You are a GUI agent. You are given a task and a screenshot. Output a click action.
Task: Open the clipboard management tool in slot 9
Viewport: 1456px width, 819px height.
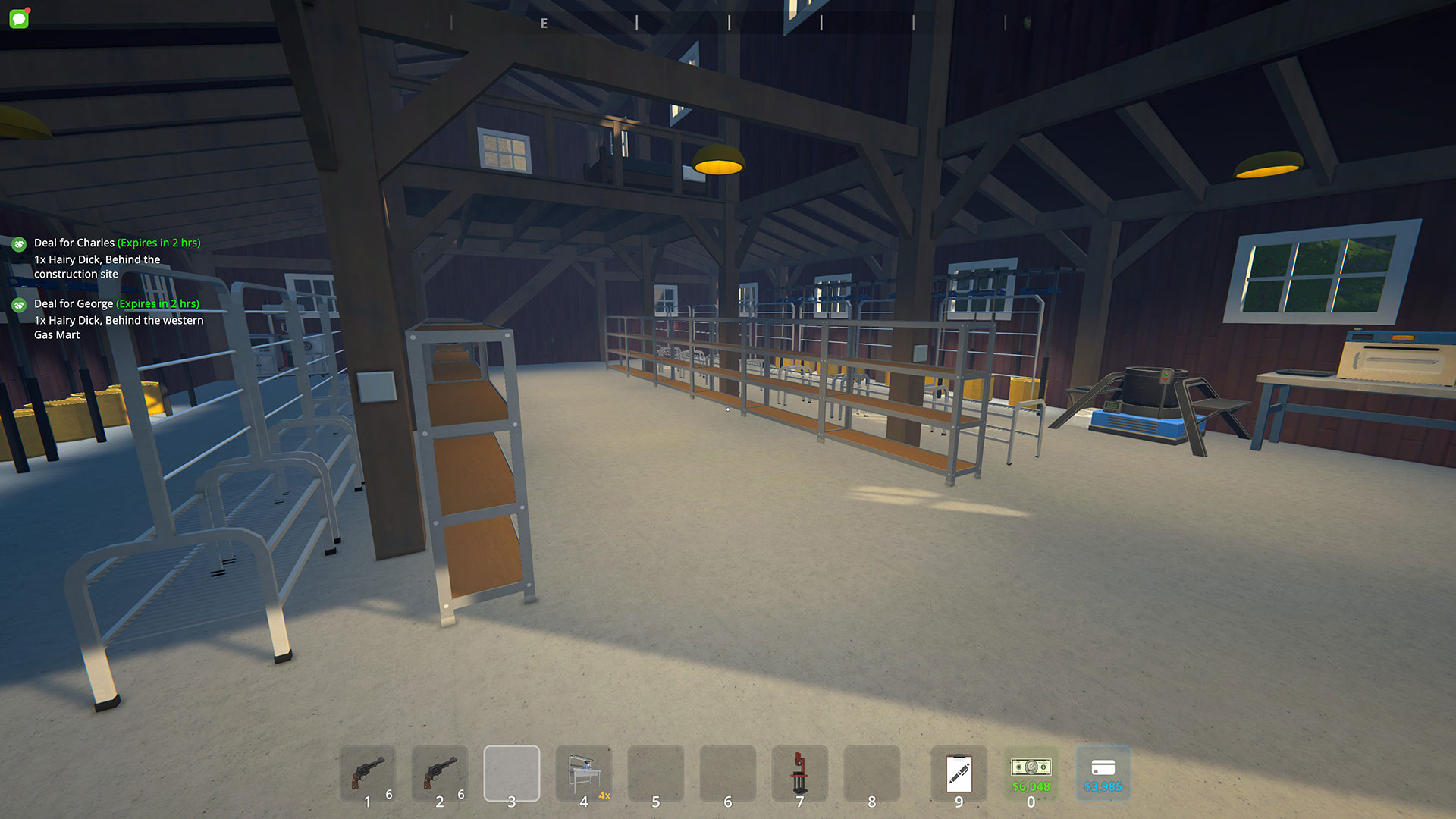(959, 773)
